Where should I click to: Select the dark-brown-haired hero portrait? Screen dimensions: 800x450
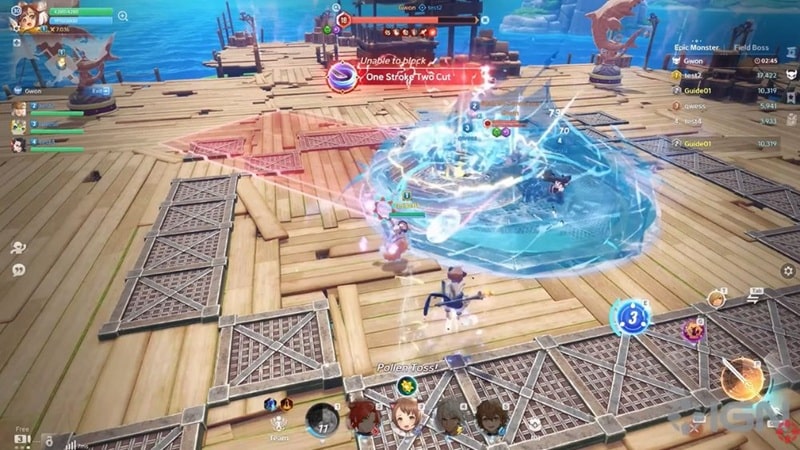(x=490, y=417)
